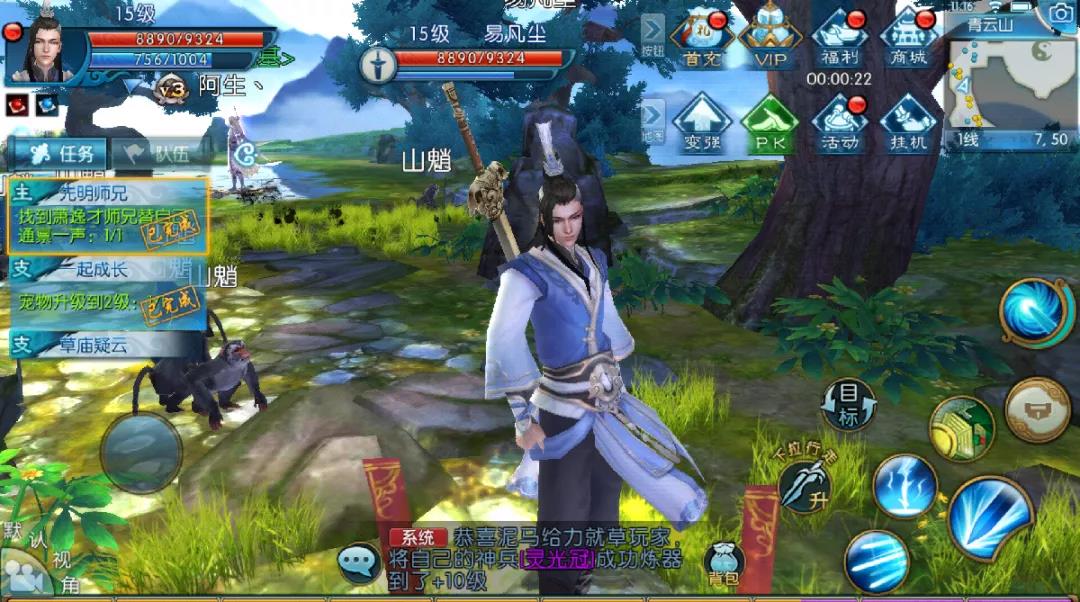1080x602 pixels.
Task: Switch to the 队伍 team tab
Action: 153,153
